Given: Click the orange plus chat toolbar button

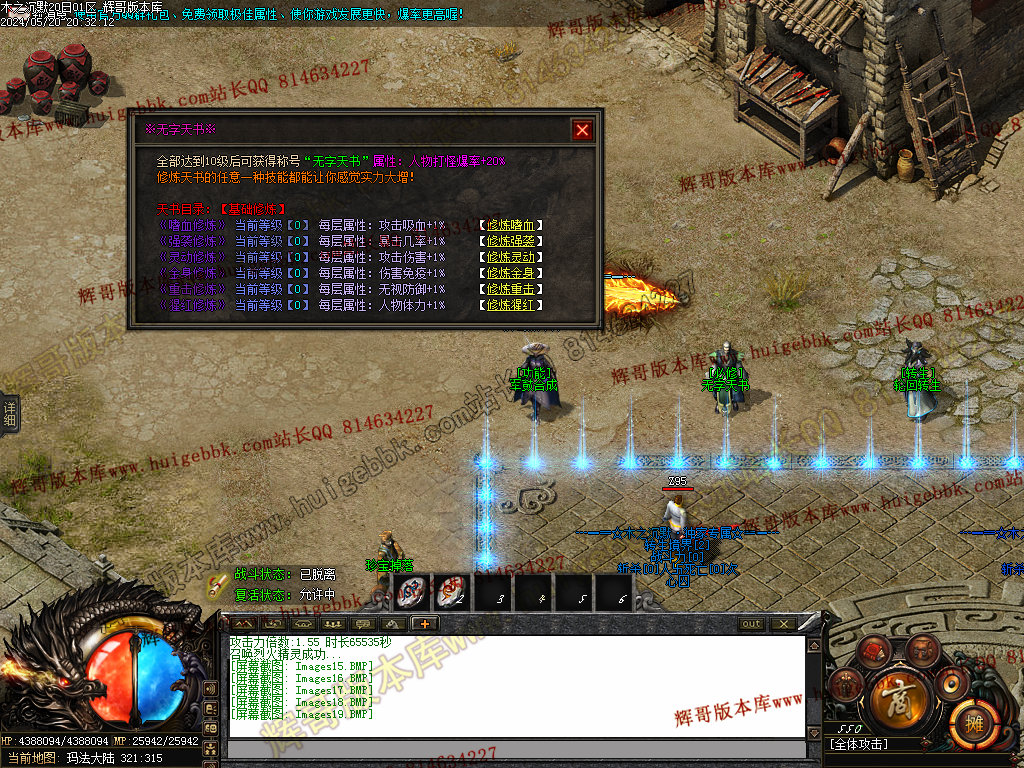Looking at the screenshot, I should click(424, 623).
